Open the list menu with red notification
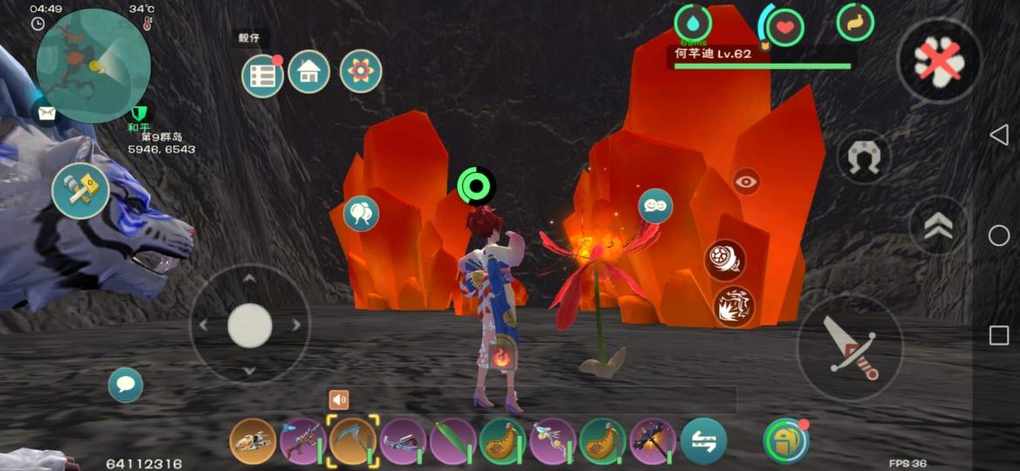1020x471 pixels. [262, 75]
